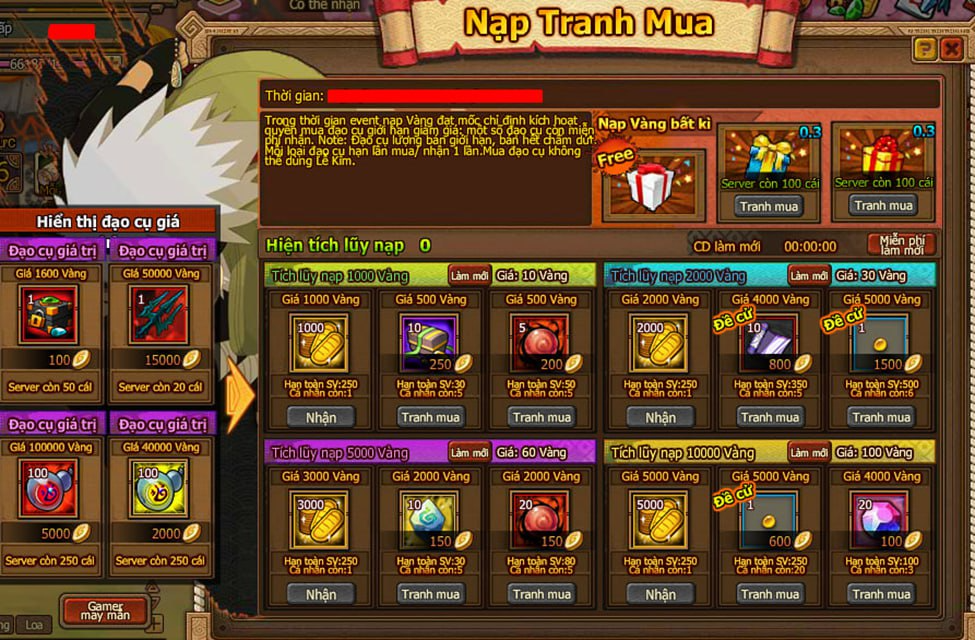Viewport: 975px width, 640px height.
Task: Refresh the Tích lũy nạp 5000 Vàng tier
Action: click(x=469, y=452)
